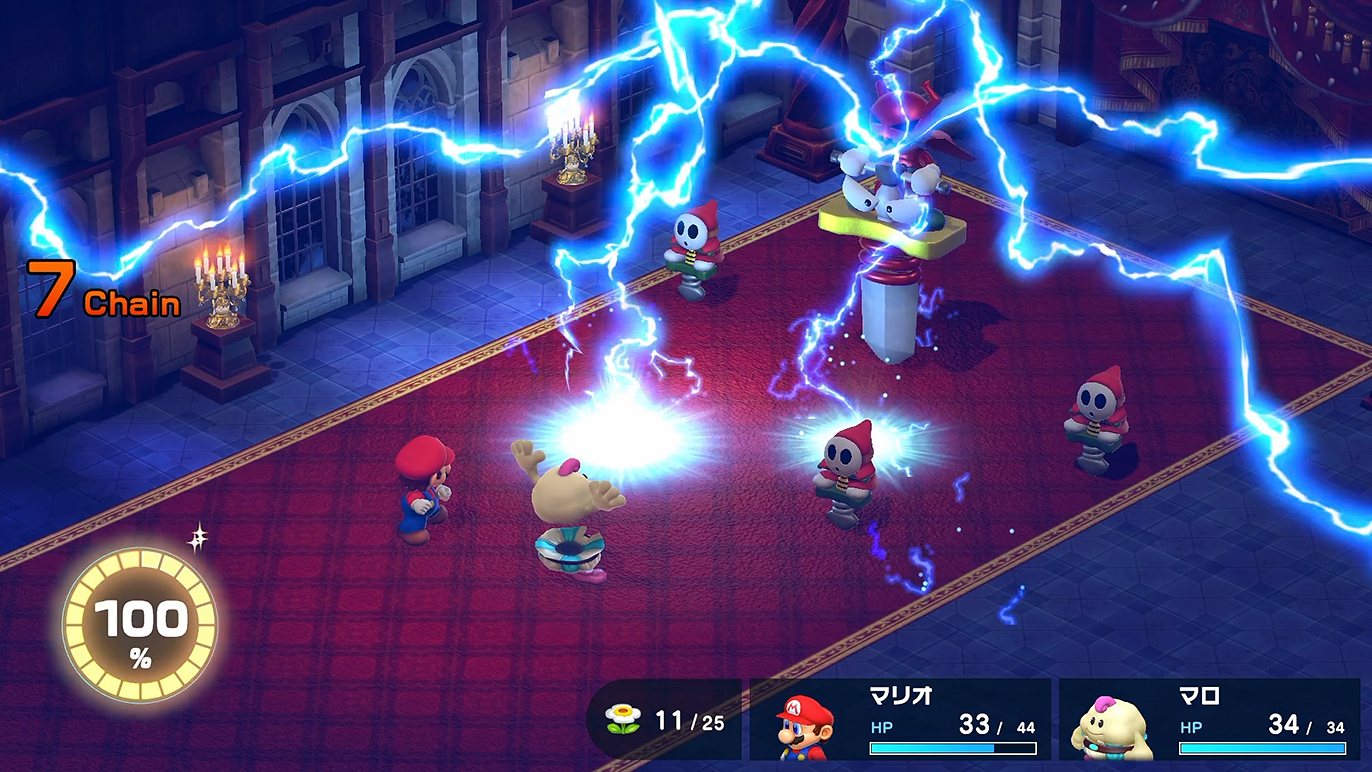This screenshot has width=1372, height=772.
Task: Activate the 100% action gauge
Action: pyautogui.click(x=140, y=627)
